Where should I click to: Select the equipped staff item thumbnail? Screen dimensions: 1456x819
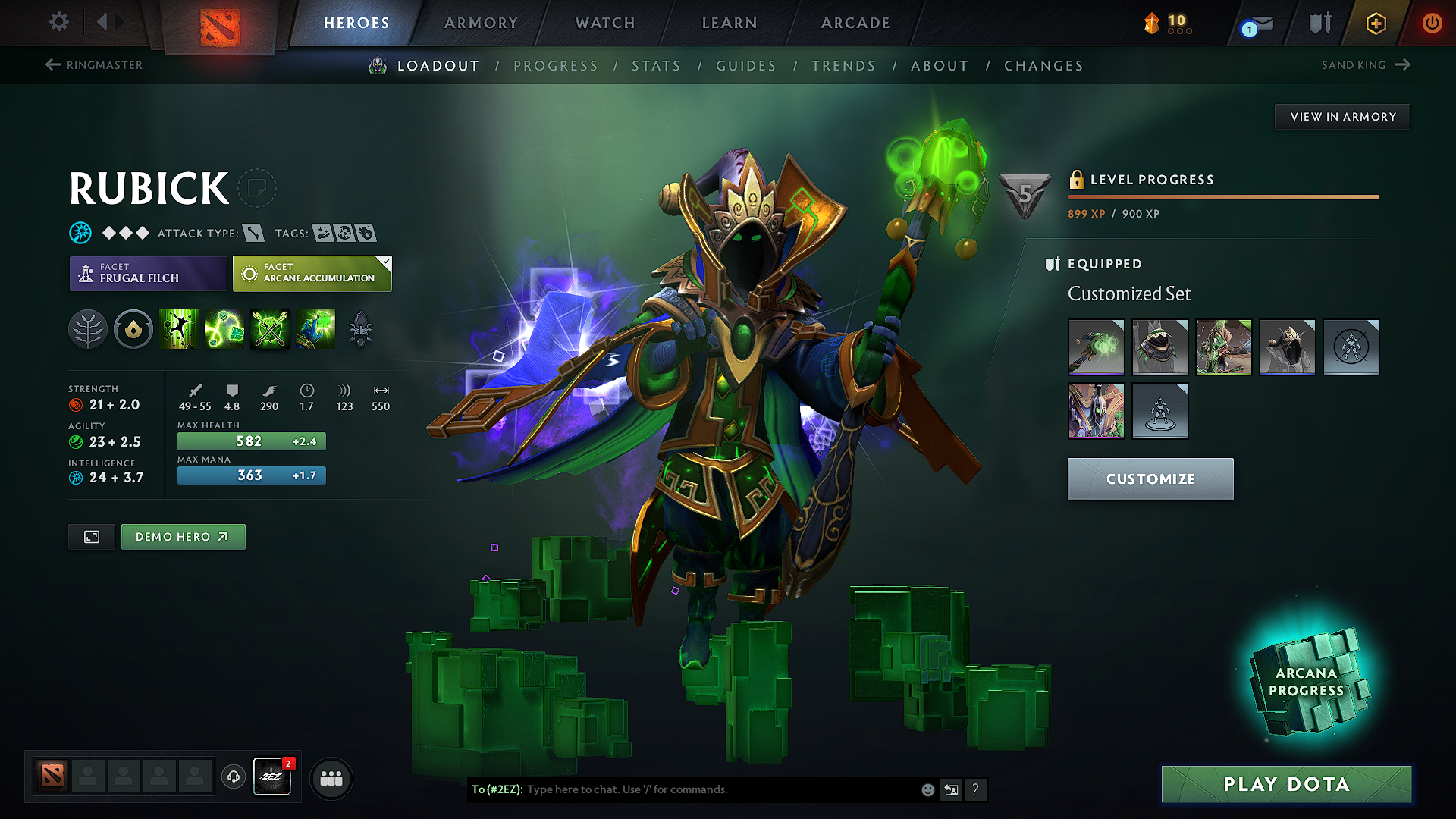point(1096,347)
